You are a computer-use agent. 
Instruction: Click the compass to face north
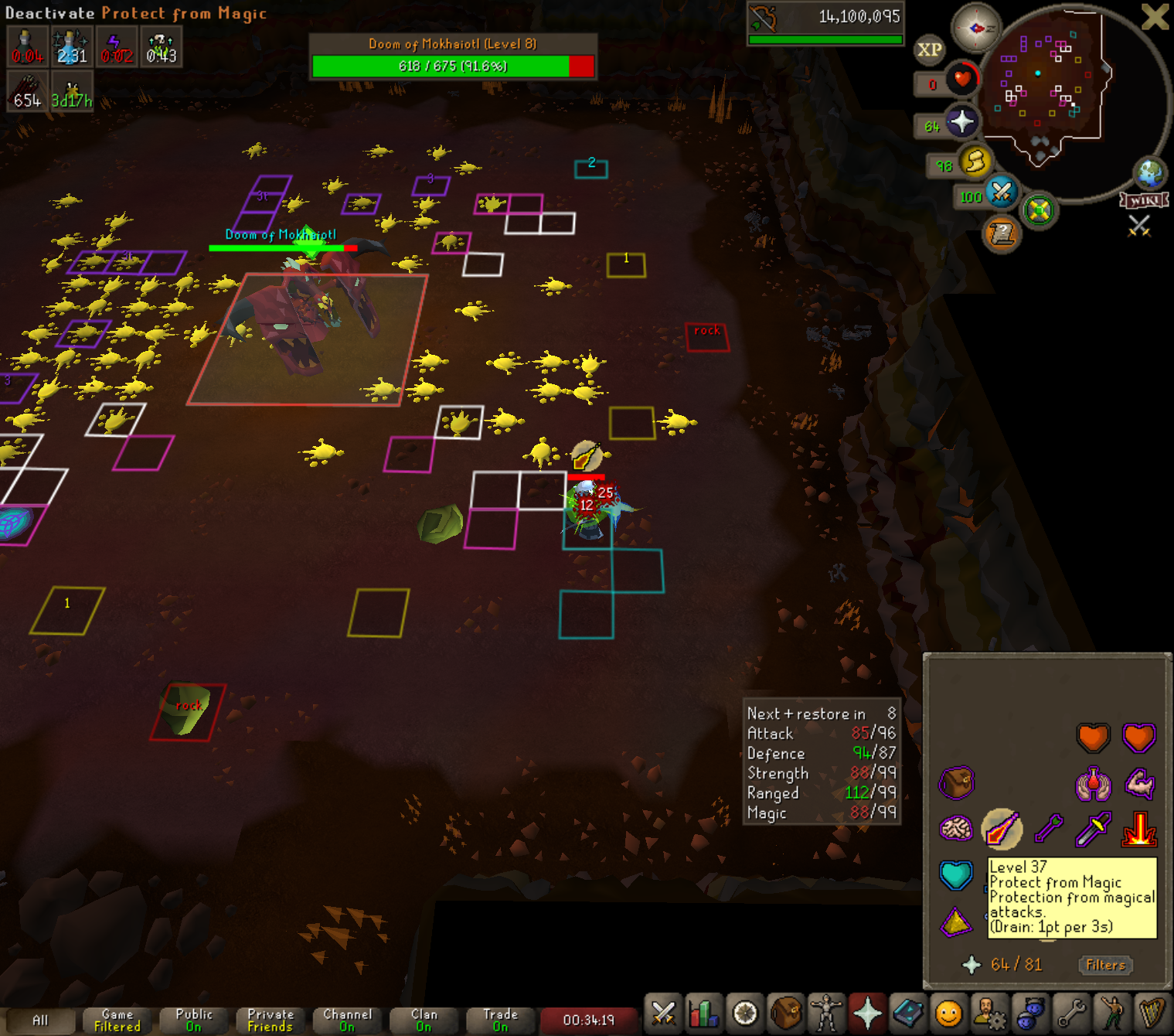coord(975,29)
